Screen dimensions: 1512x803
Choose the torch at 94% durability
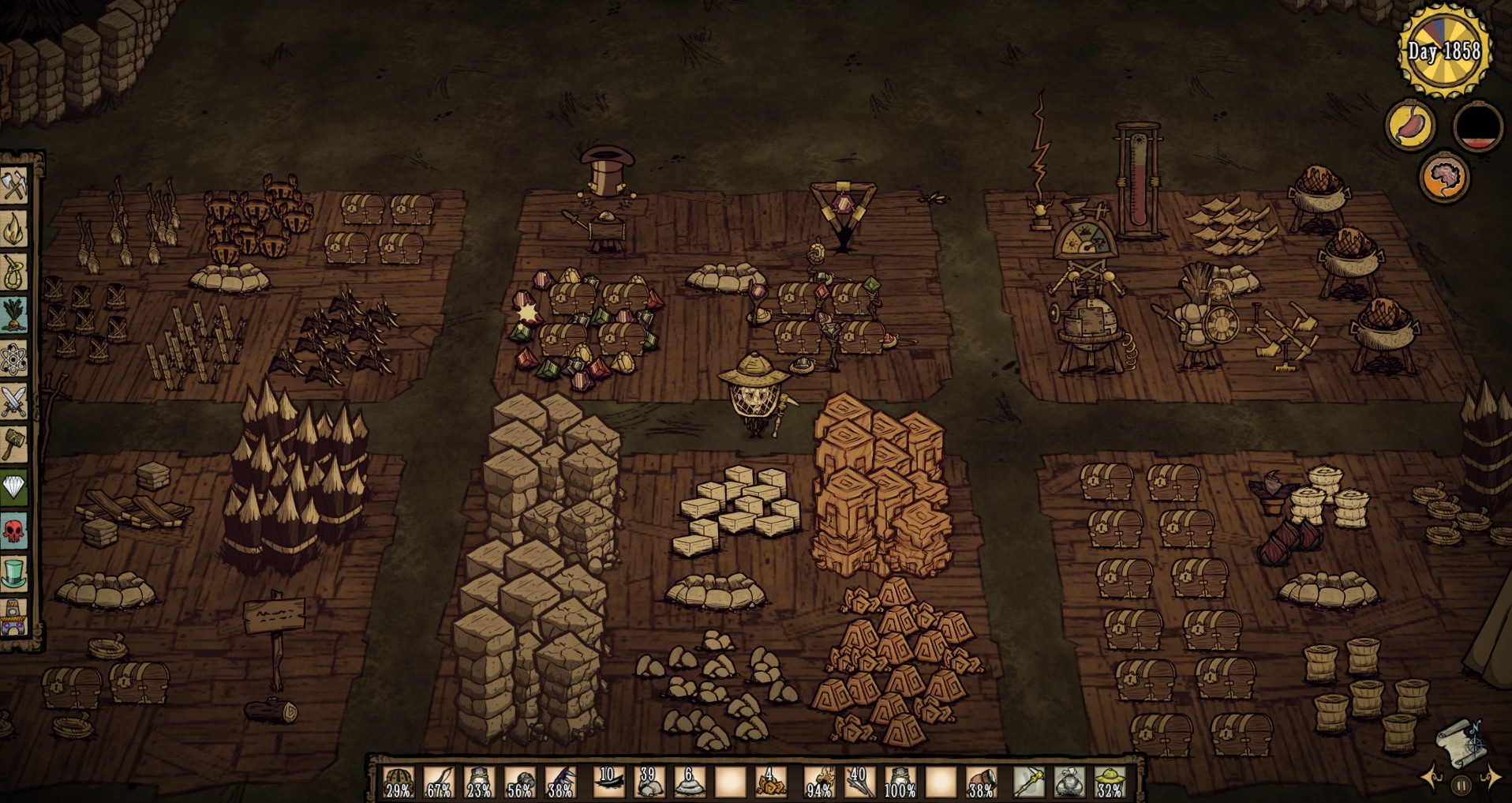point(820,782)
